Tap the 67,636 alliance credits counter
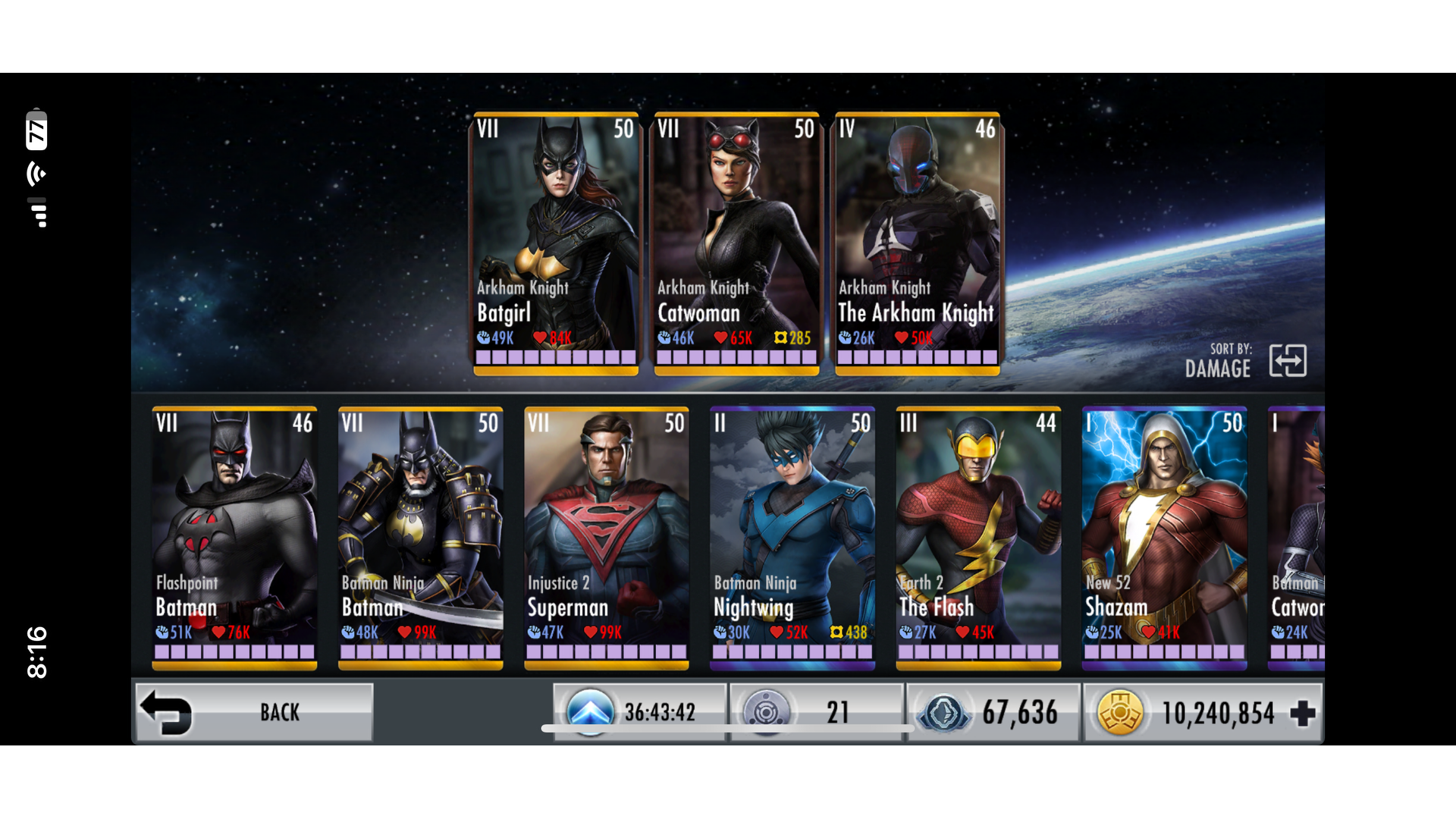1456x819 pixels. point(993,712)
